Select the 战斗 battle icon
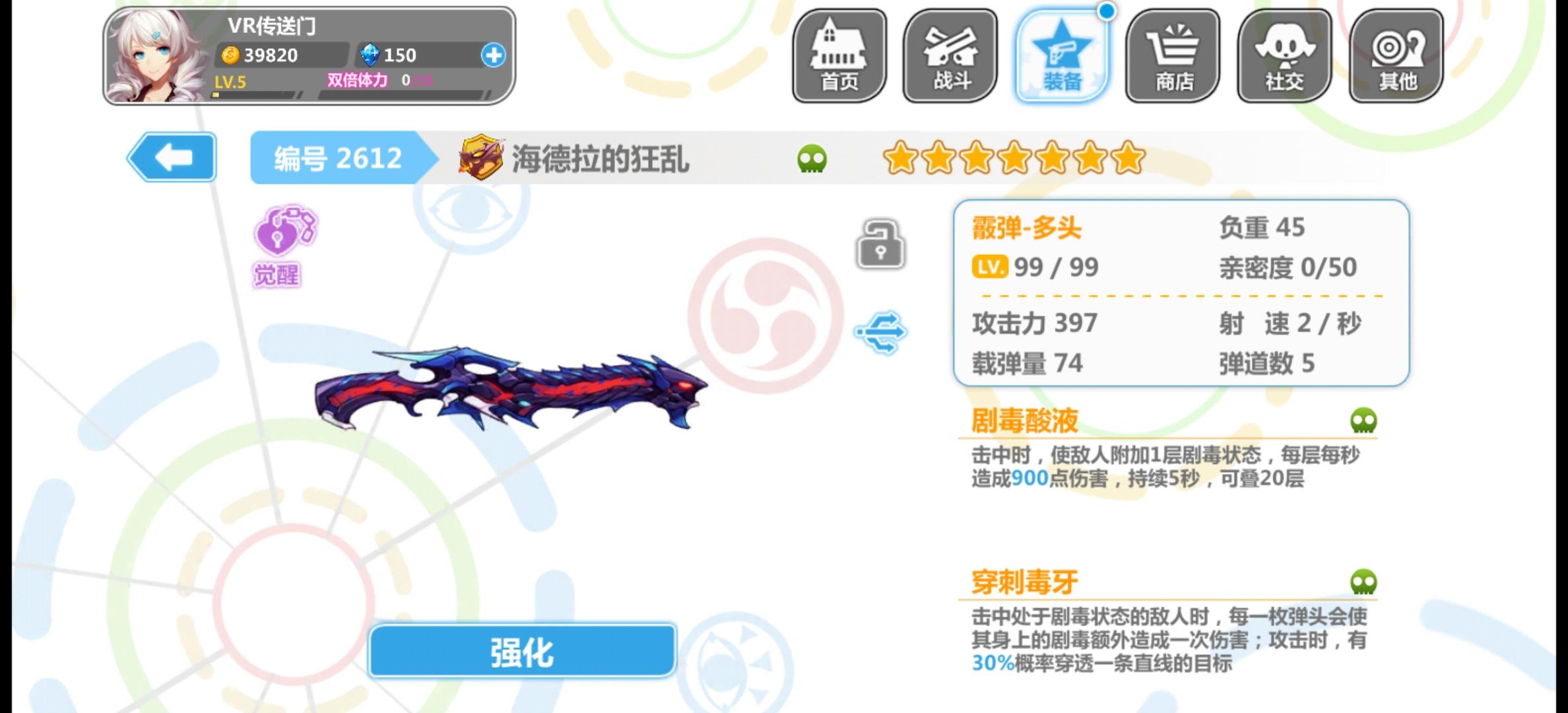This screenshot has height=713, width=1568. 950,56
